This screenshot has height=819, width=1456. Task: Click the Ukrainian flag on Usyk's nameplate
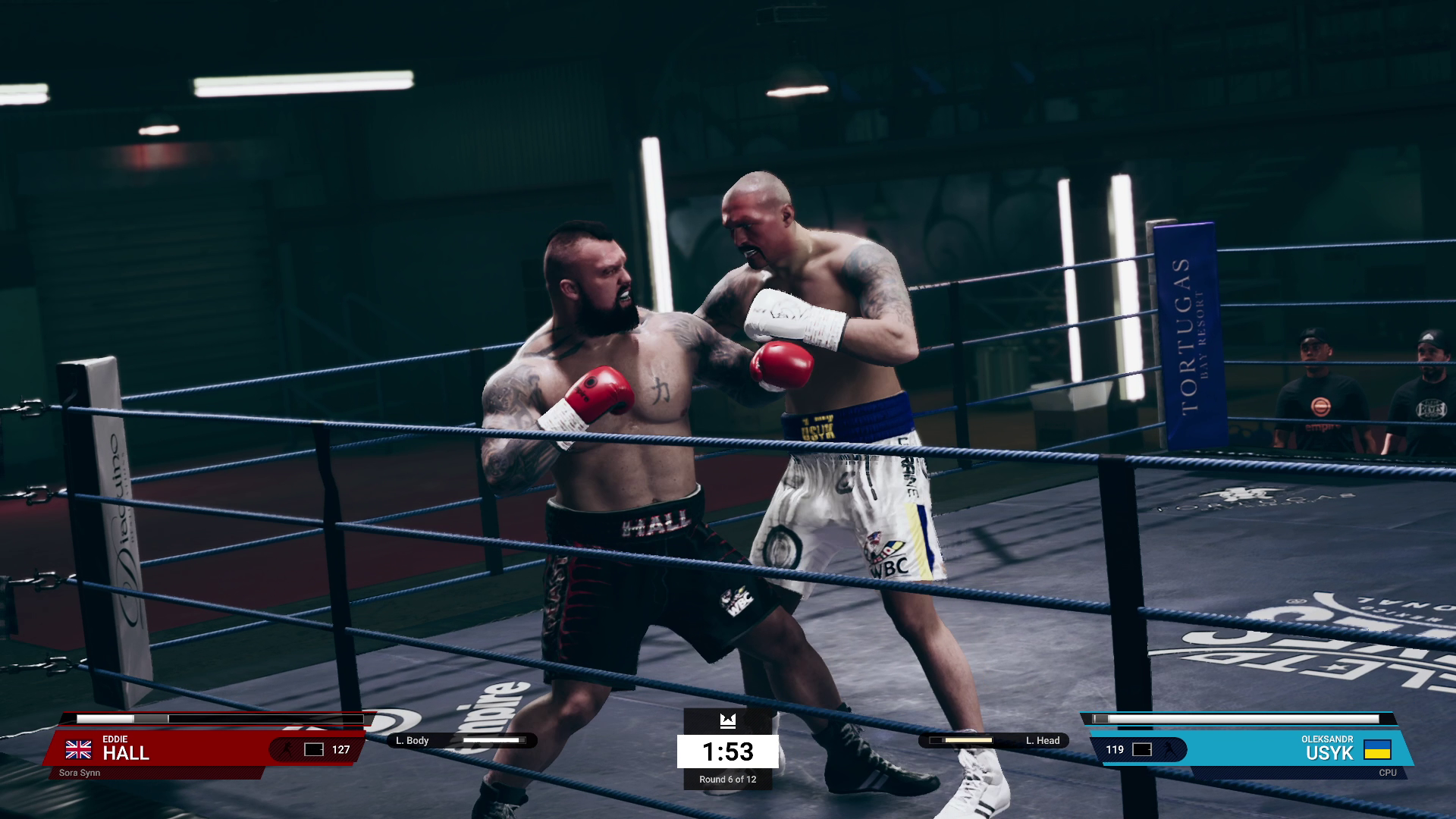tap(1378, 749)
